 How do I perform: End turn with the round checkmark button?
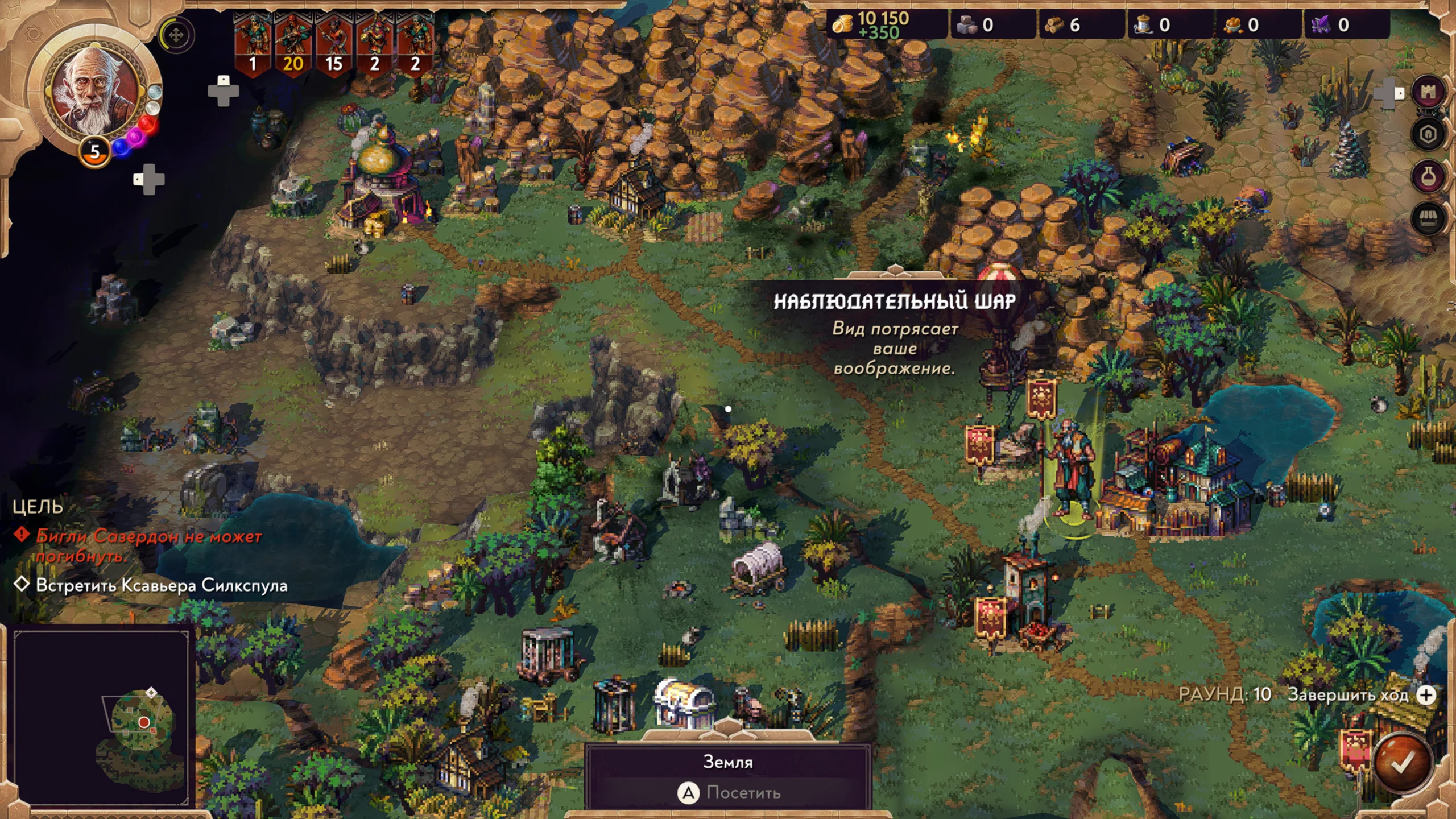[1401, 763]
